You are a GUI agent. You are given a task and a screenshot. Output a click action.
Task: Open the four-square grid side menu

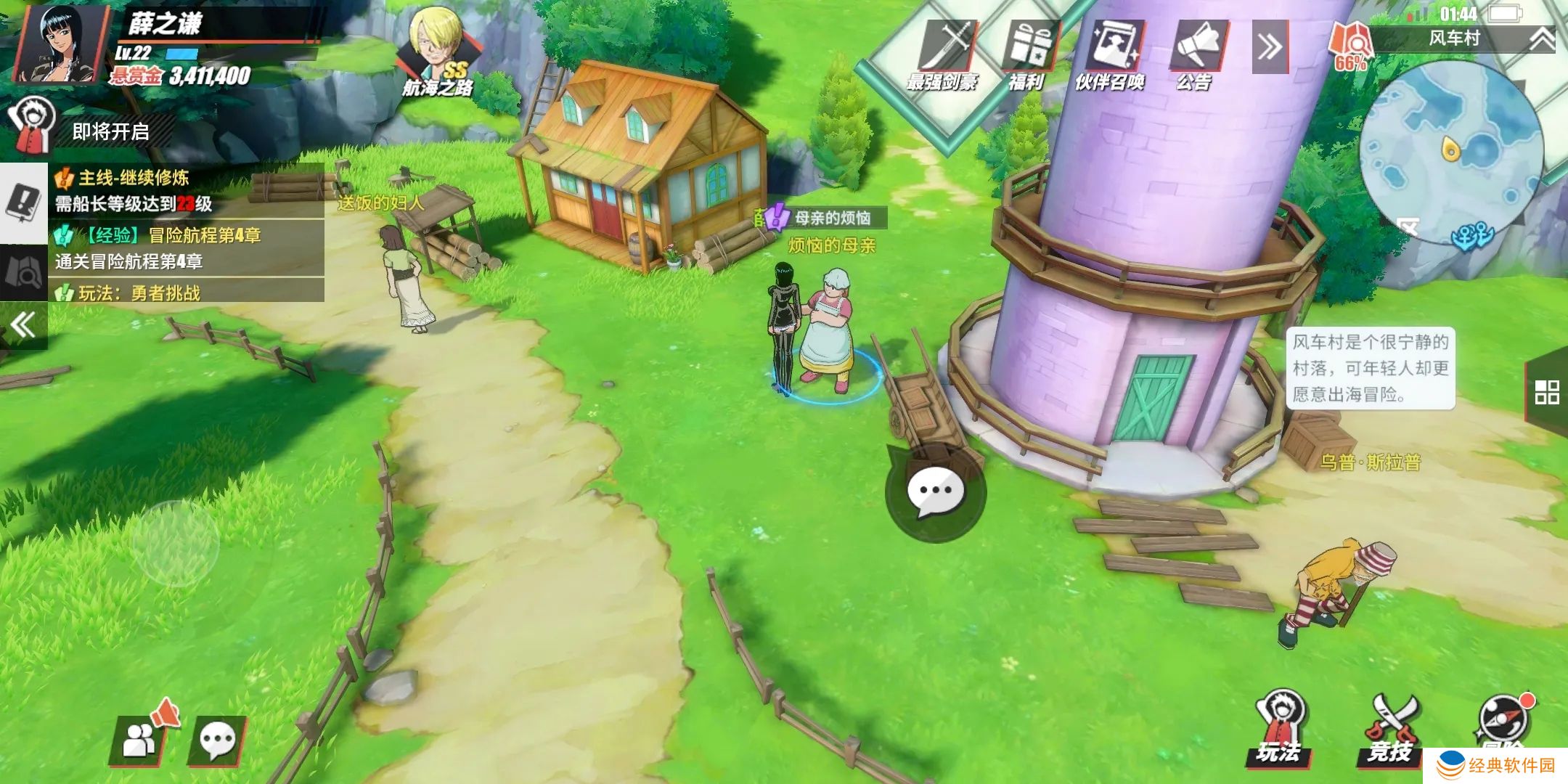pyautogui.click(x=1546, y=393)
